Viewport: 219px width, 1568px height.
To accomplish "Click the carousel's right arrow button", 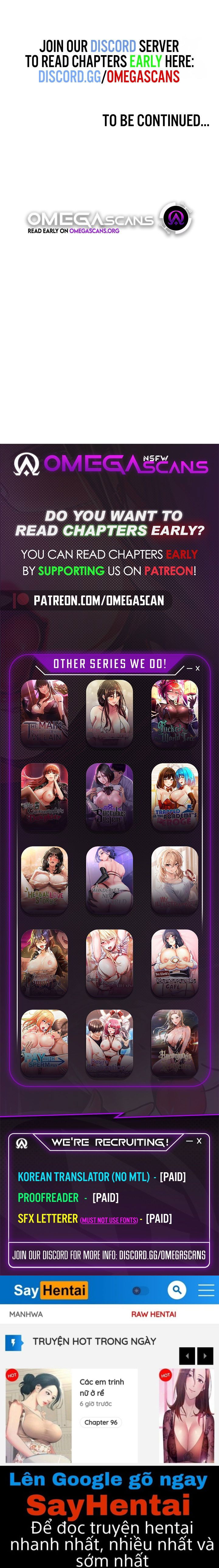I will tap(206, 1356).
